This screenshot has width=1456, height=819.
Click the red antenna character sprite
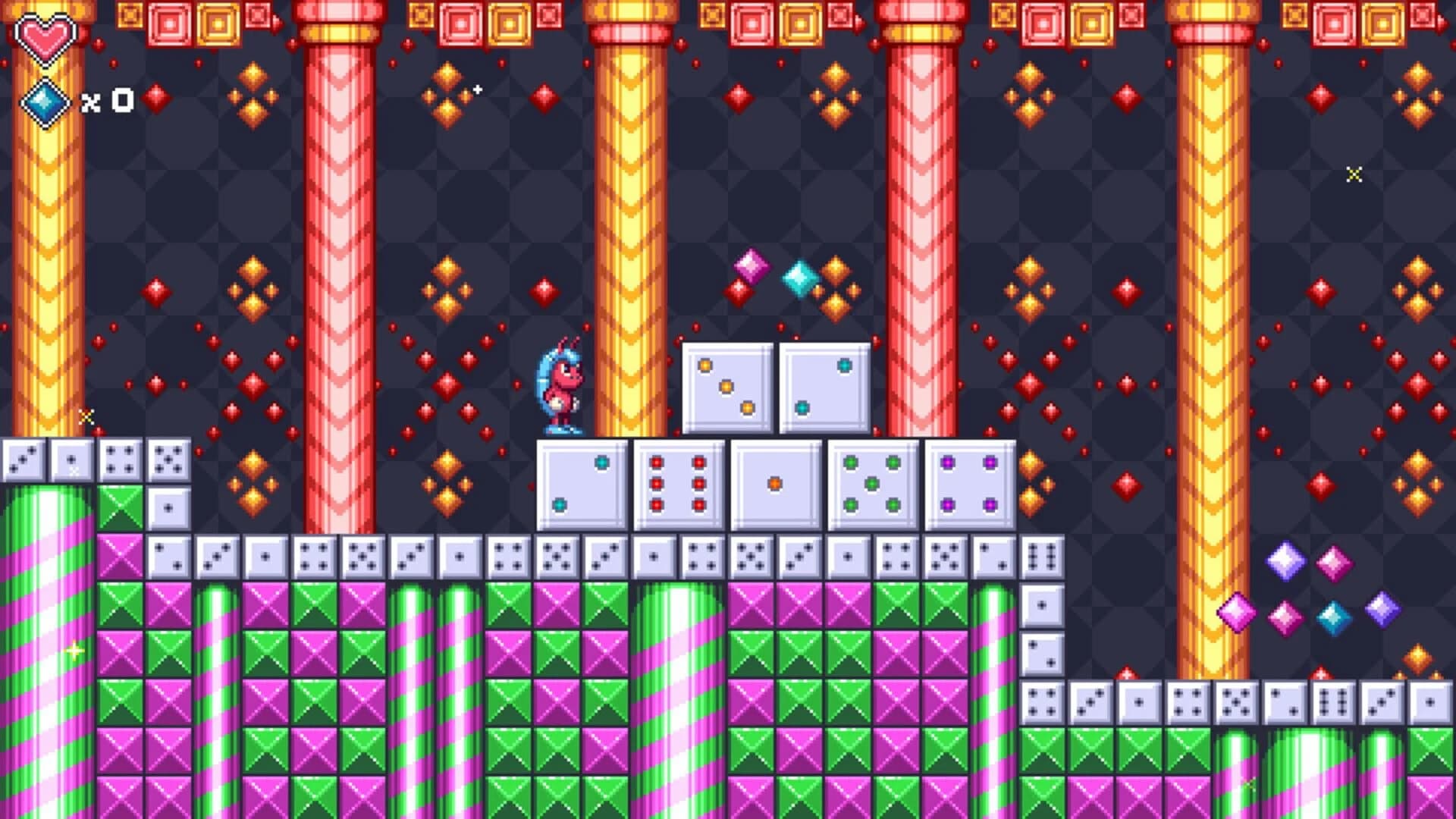pyautogui.click(x=561, y=383)
